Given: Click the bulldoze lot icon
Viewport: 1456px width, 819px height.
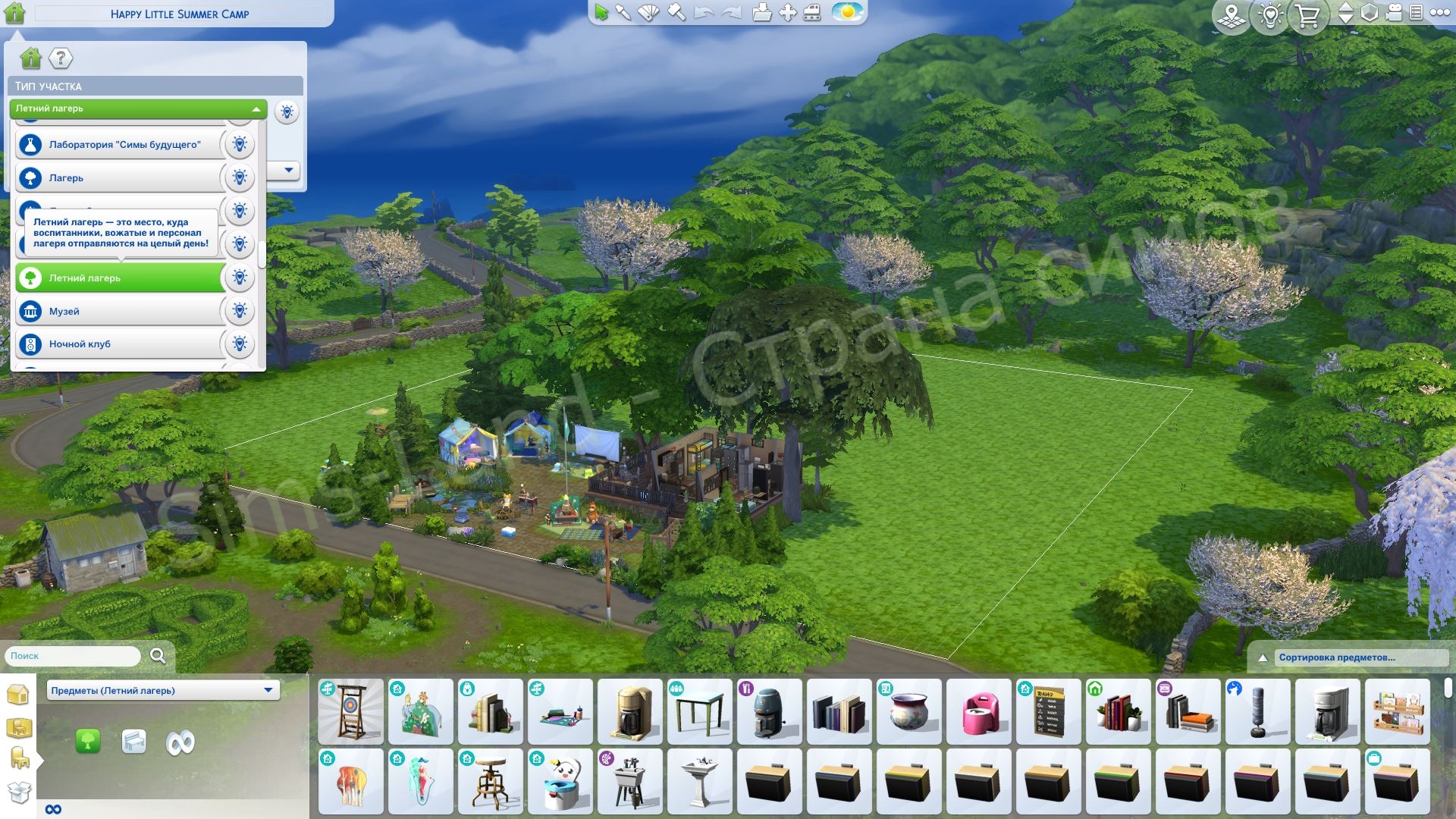Looking at the screenshot, I should tap(812, 13).
